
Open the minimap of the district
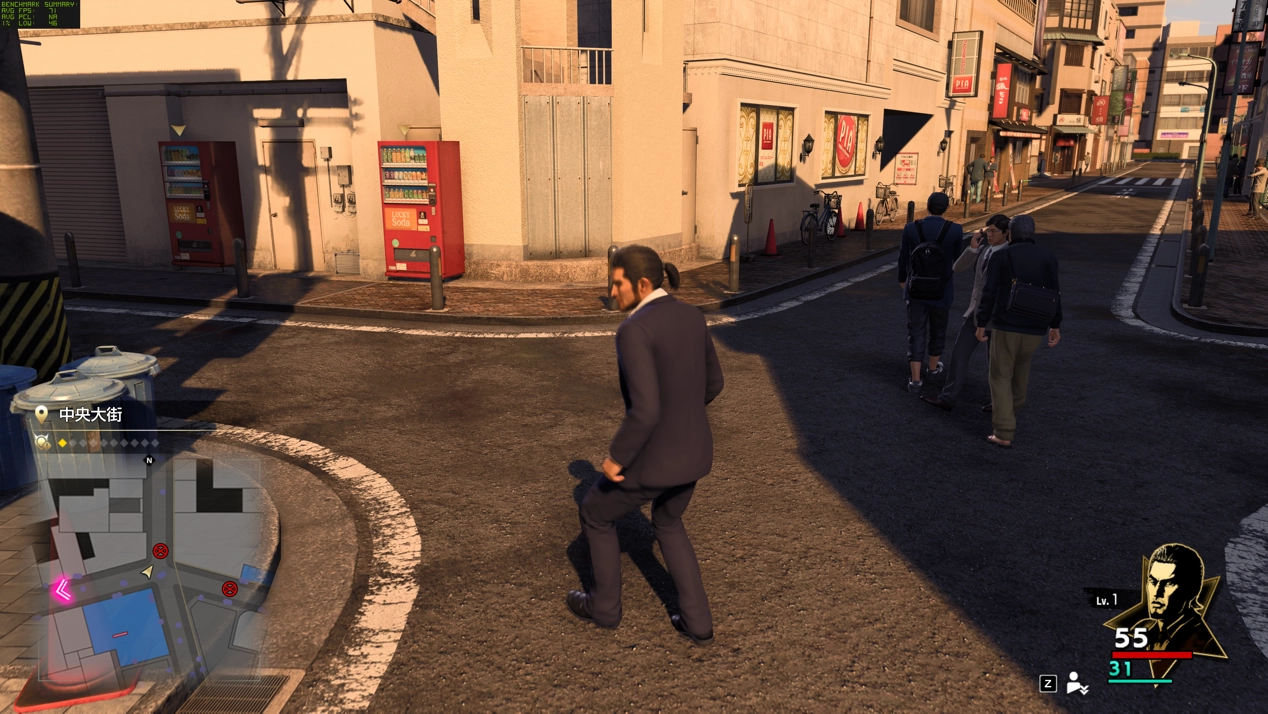[150, 570]
